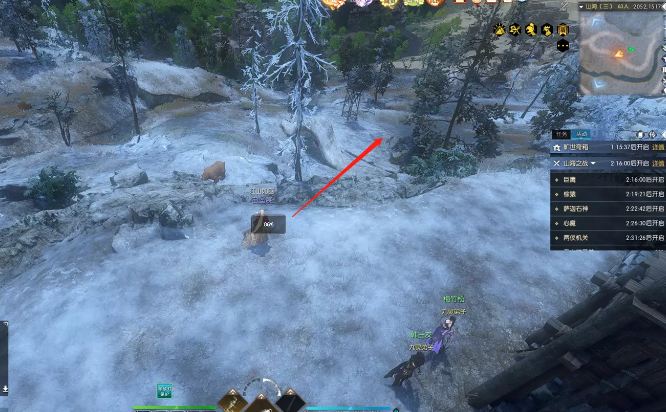Activate the right dark diamond skill slot
Screen dimensions: 666x412
click(x=290, y=402)
